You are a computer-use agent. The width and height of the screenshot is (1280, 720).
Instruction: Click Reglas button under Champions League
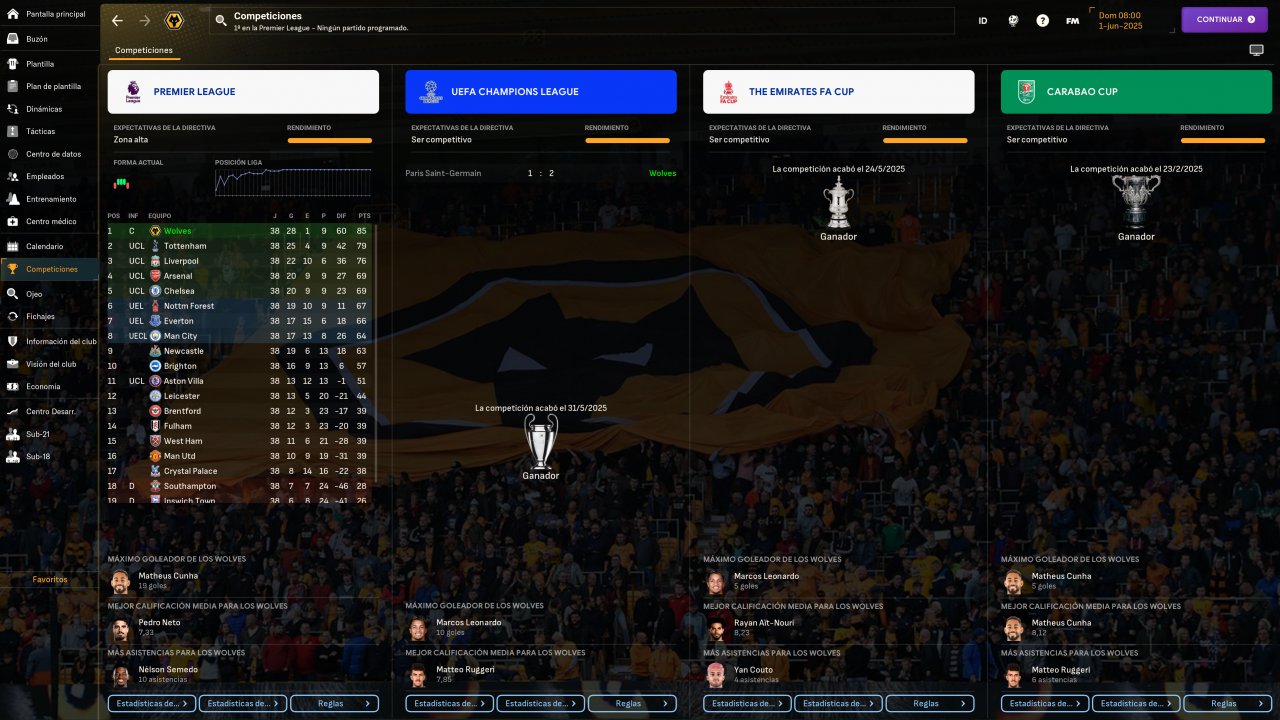tap(634, 703)
